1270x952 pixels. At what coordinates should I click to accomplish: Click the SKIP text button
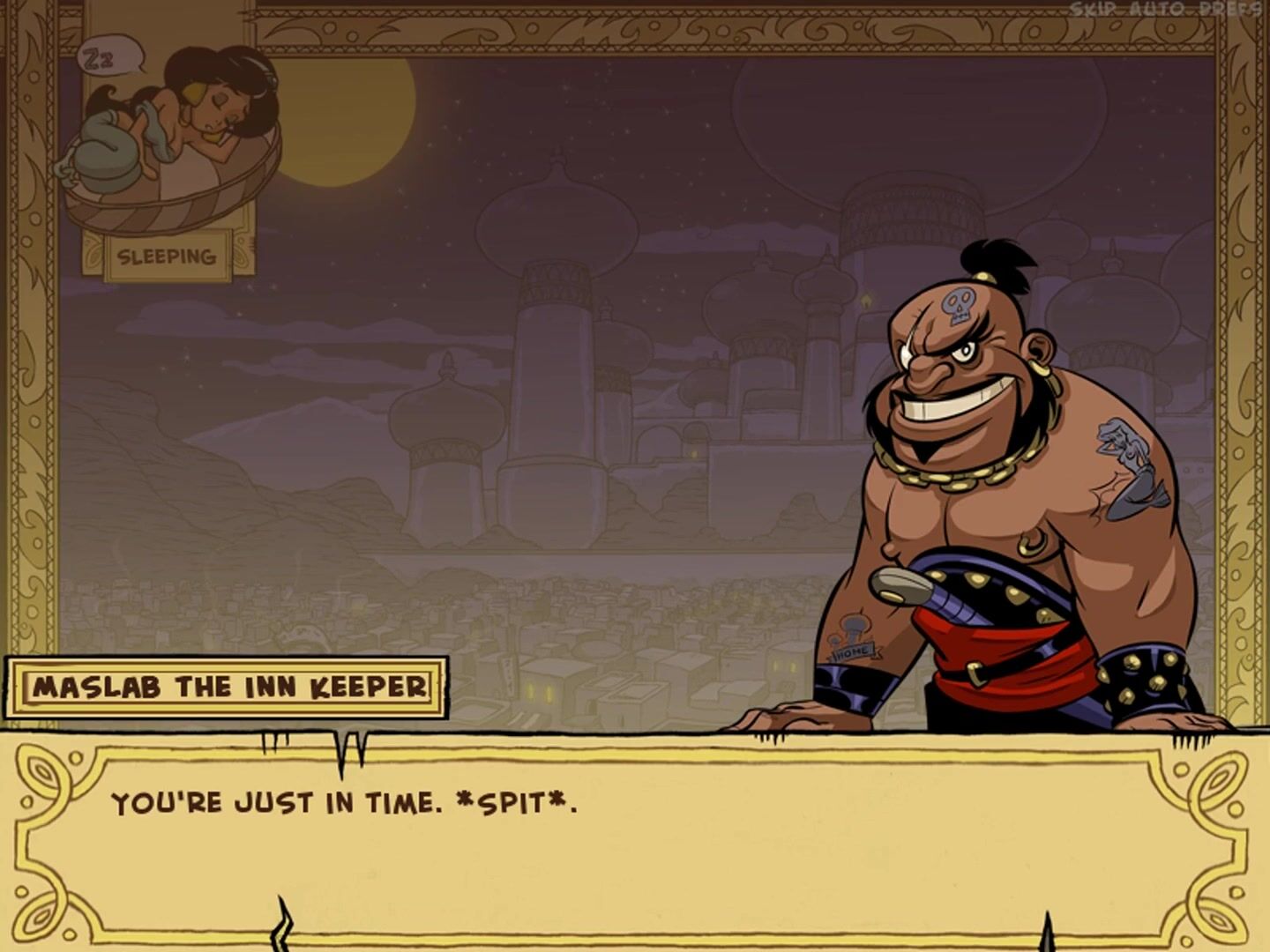pos(1094,10)
